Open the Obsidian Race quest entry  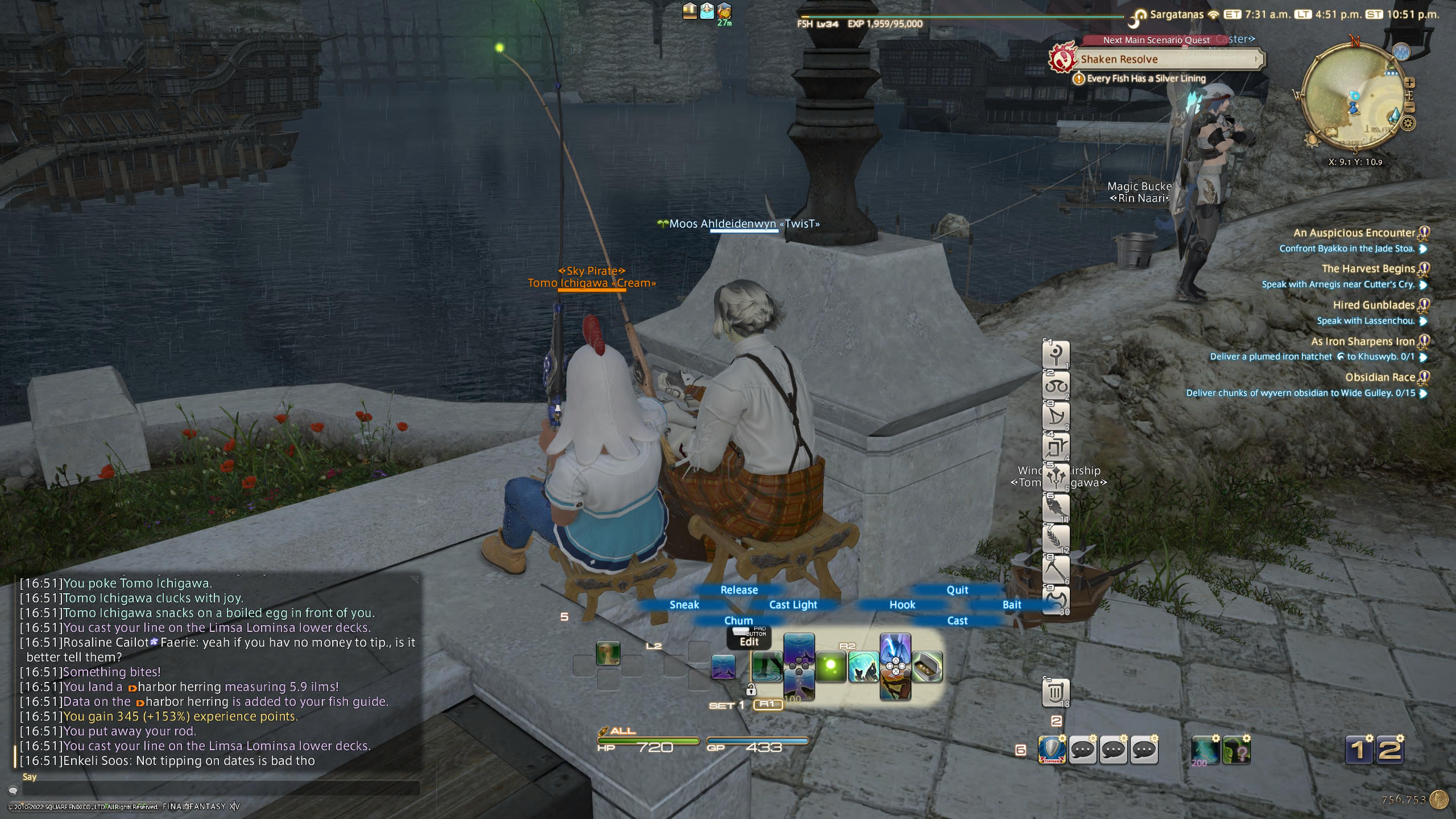coord(1380,378)
